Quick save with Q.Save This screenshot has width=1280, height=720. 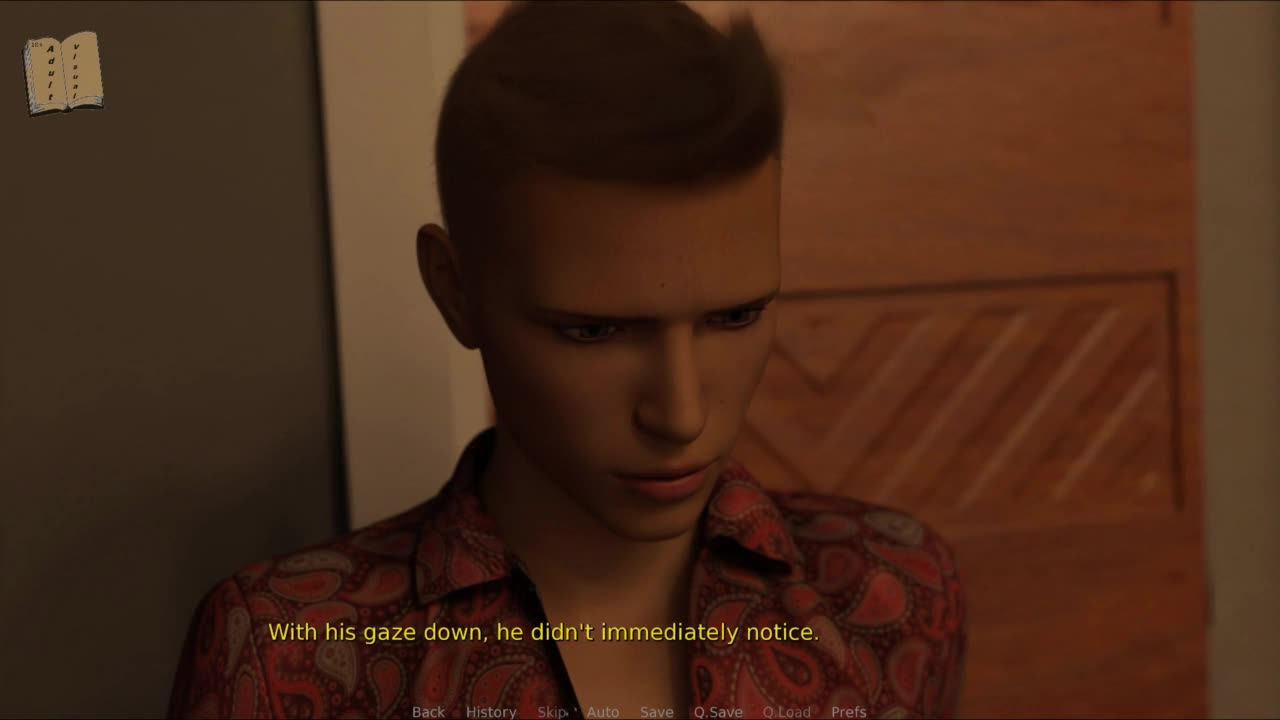tap(718, 712)
